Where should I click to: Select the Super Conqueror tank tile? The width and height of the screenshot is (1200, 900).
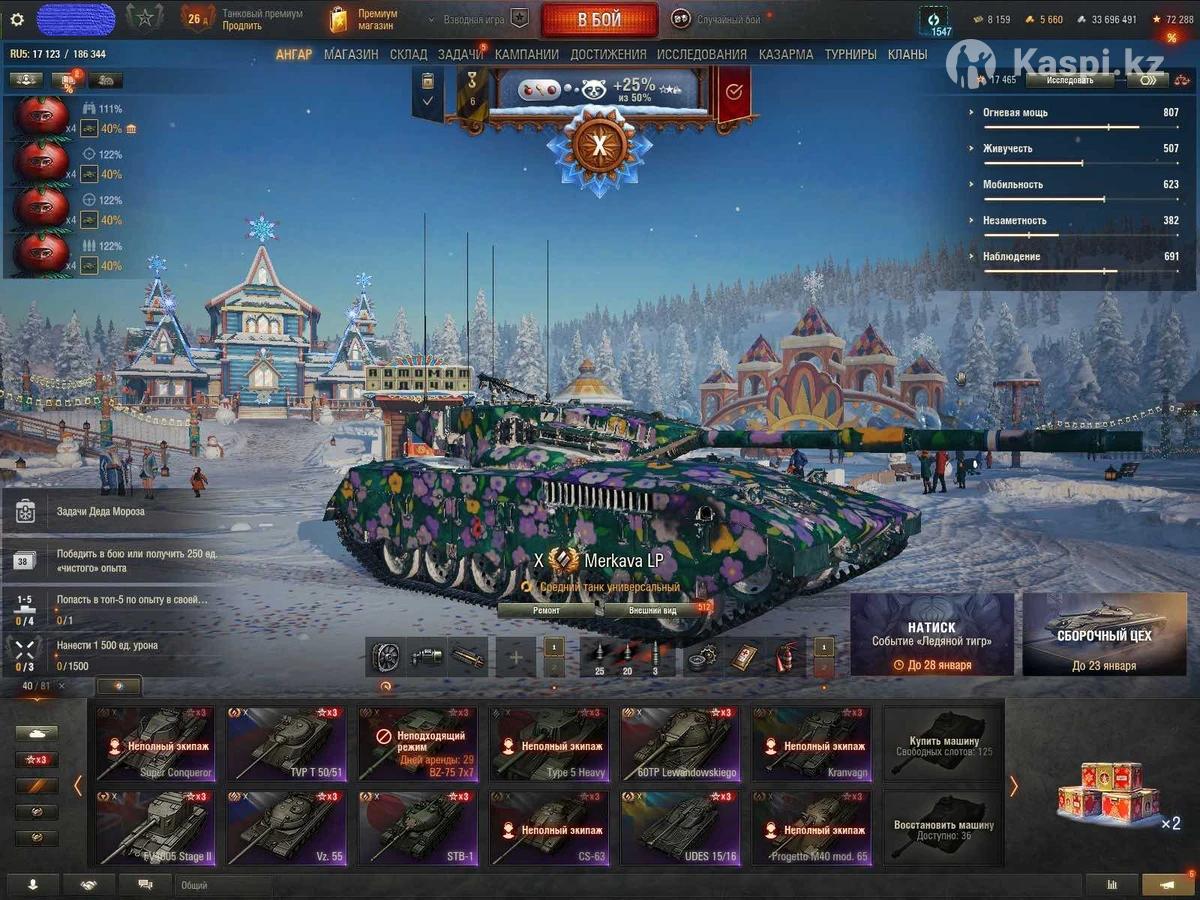tap(155, 744)
